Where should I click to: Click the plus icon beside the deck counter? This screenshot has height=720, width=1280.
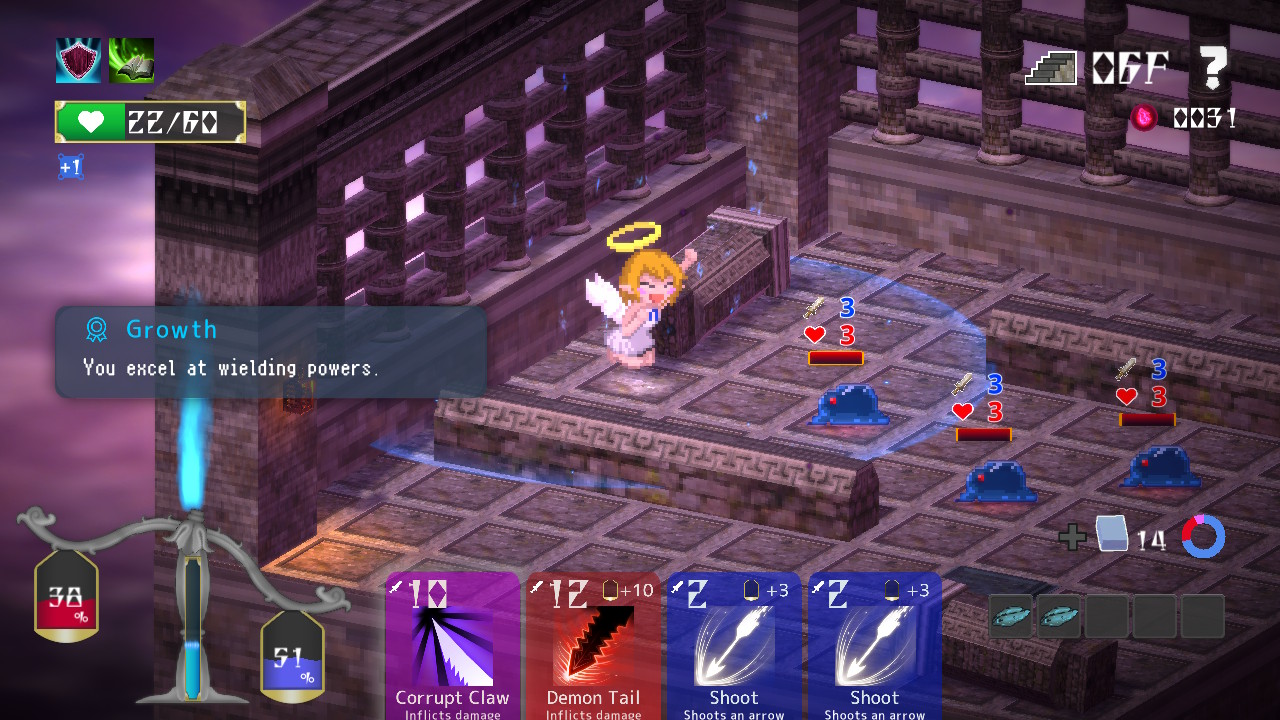coord(1072,537)
